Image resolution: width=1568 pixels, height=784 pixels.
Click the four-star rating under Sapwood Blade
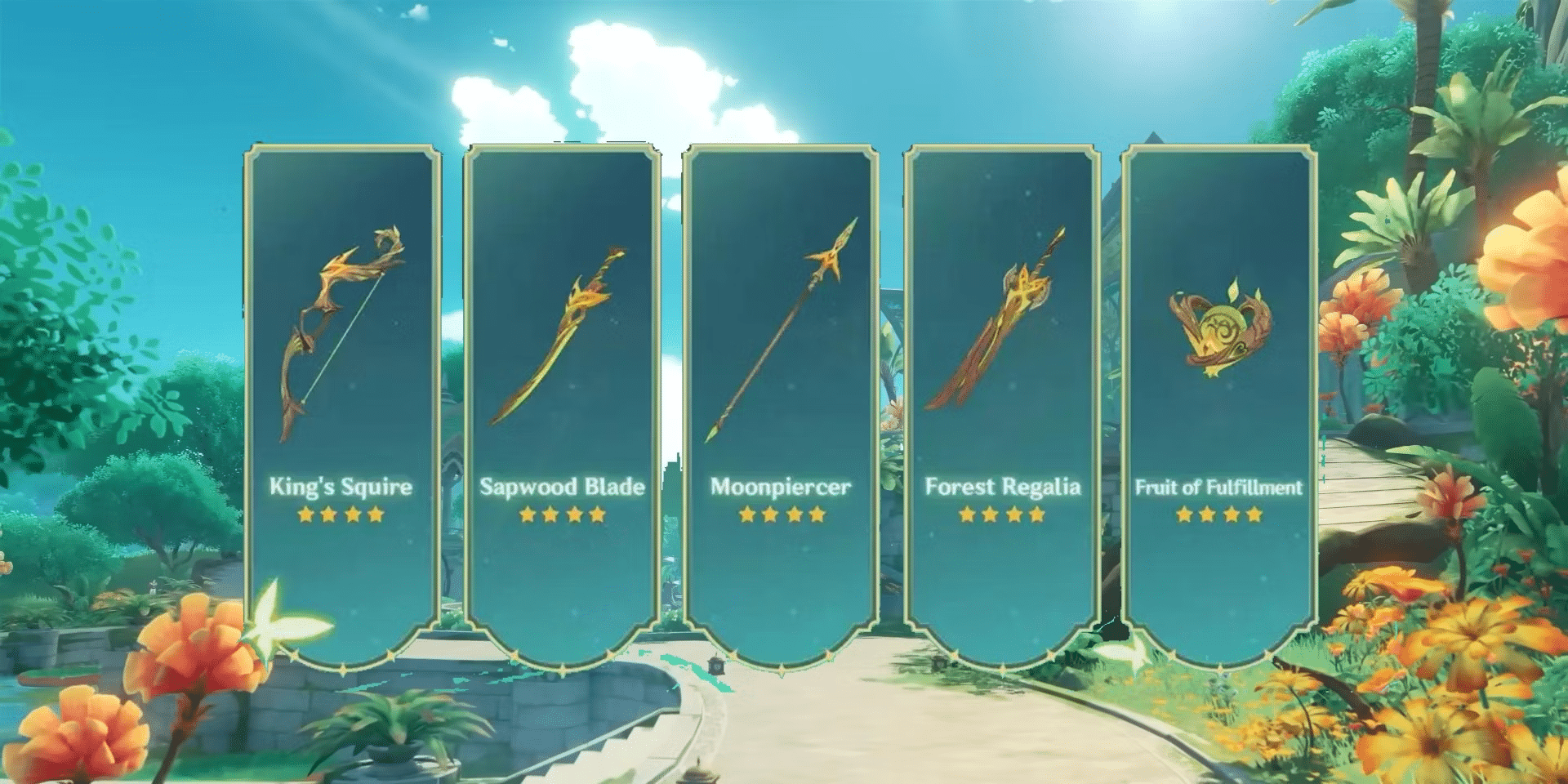tap(563, 515)
